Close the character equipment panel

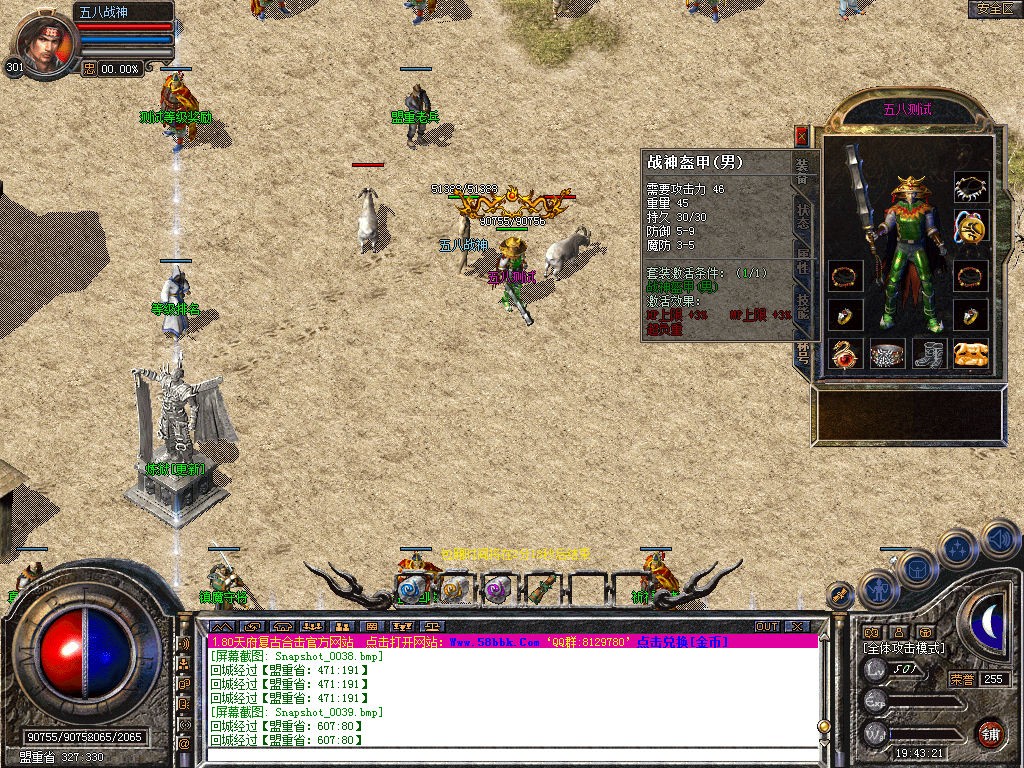point(801,135)
